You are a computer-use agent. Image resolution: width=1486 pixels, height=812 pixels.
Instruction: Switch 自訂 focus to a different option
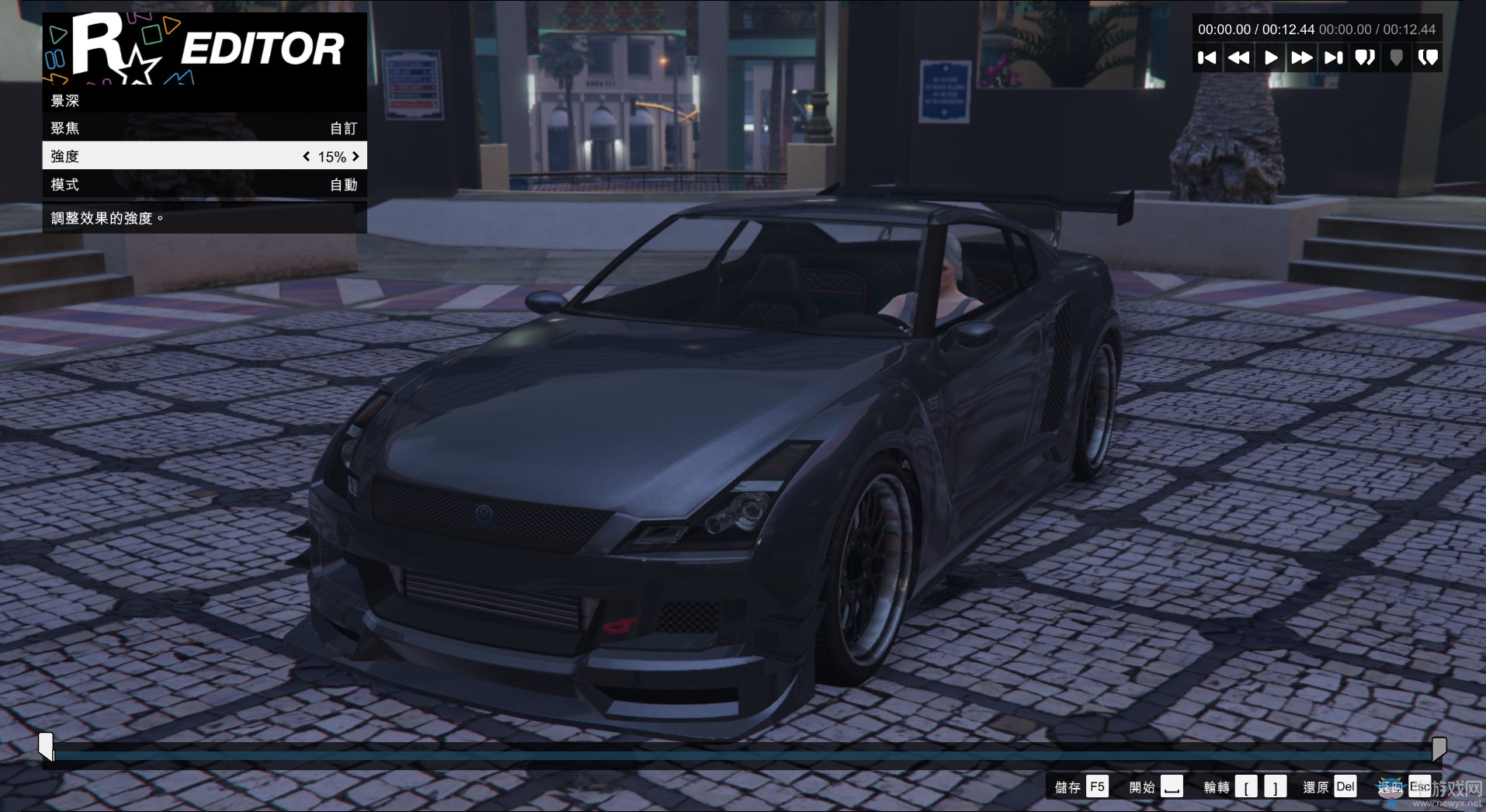(x=342, y=127)
